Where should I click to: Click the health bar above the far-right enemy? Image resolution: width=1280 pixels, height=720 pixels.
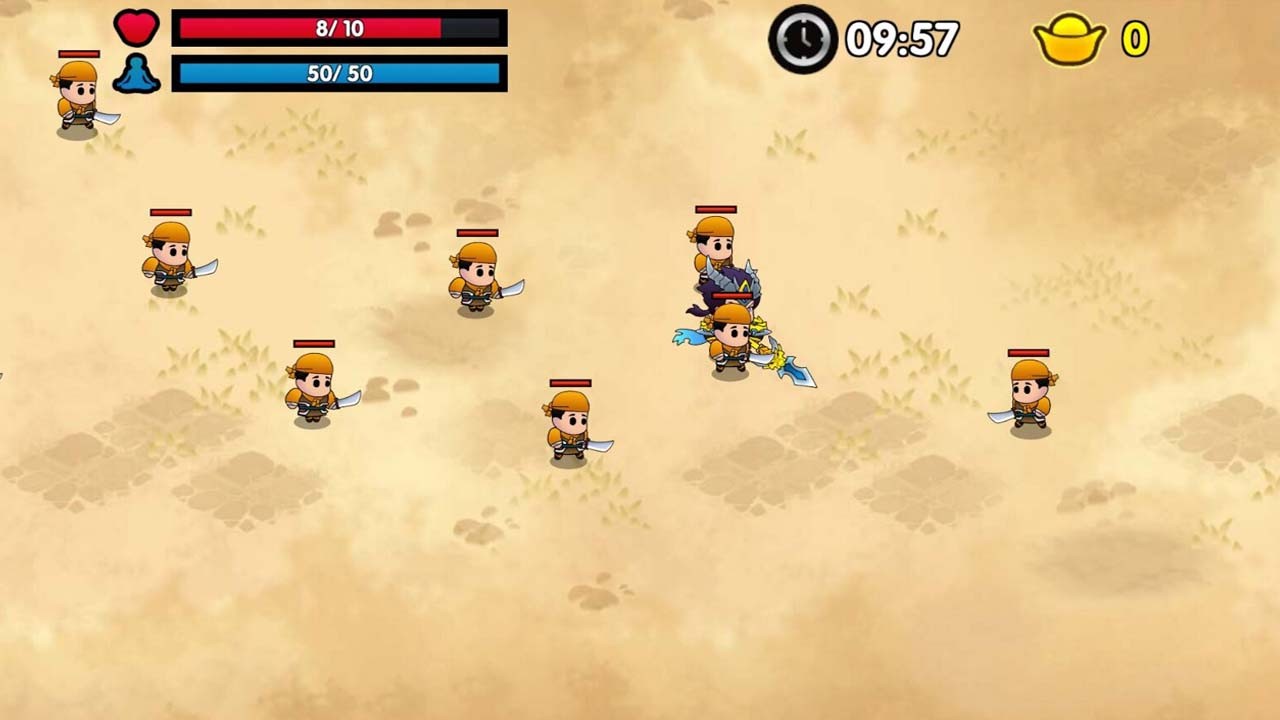(1028, 354)
